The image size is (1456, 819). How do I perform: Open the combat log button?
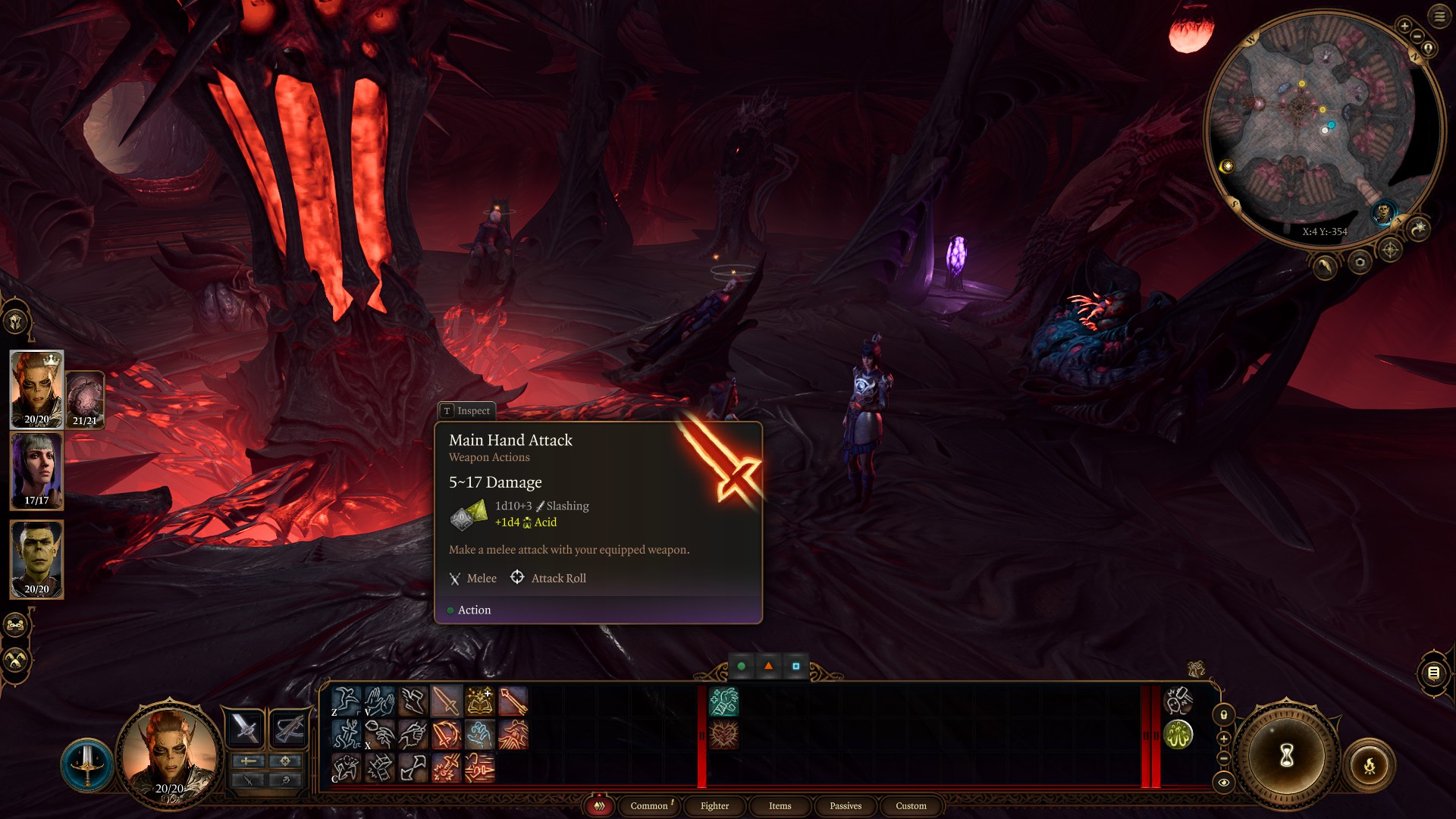[1433, 673]
